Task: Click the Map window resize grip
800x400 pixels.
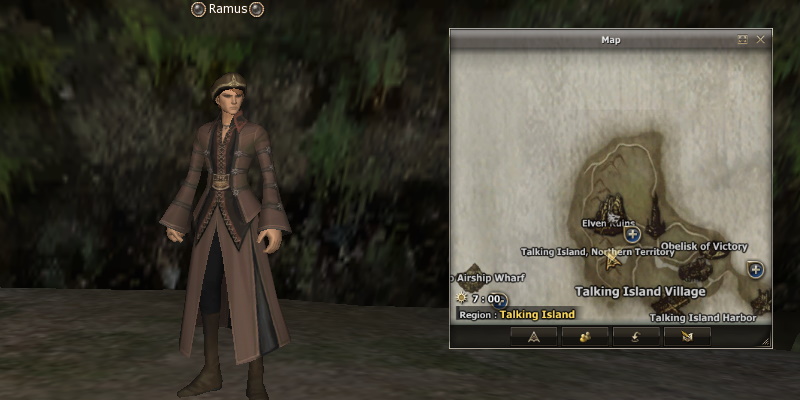Action: pos(766,342)
